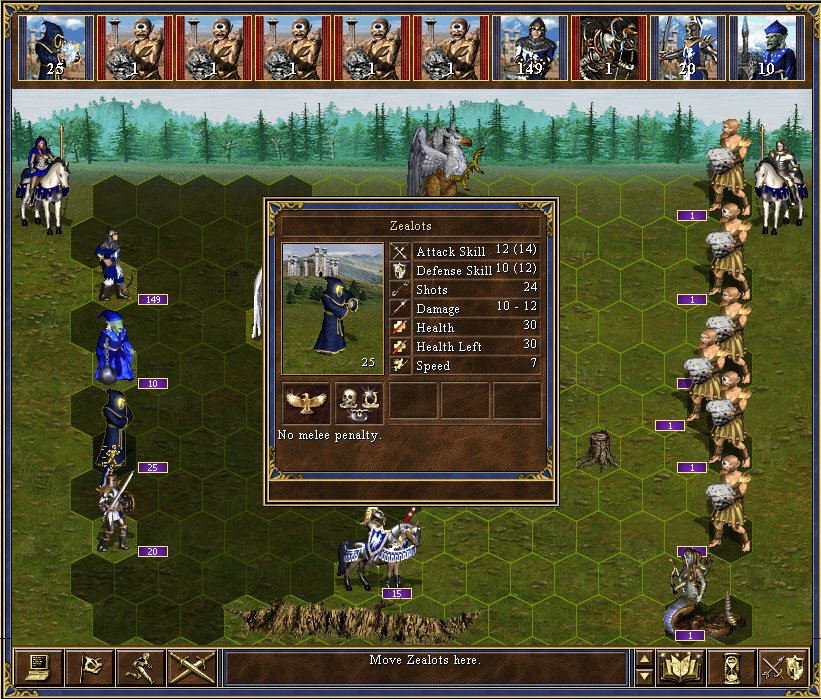Click the hourglass wait button
This screenshot has height=699, width=821.
[x=731, y=667]
